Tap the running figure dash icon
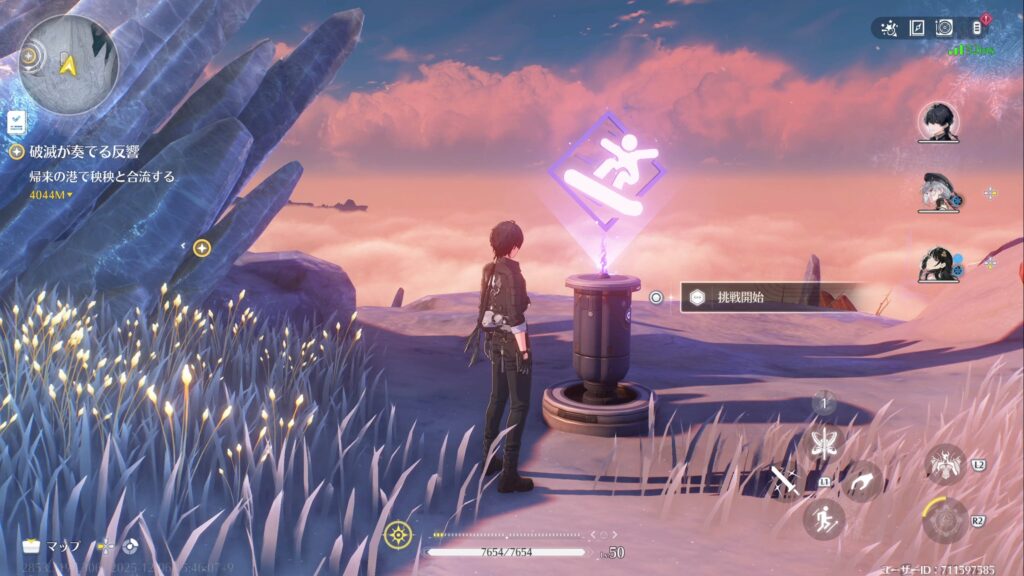The image size is (1024, 576). (825, 519)
